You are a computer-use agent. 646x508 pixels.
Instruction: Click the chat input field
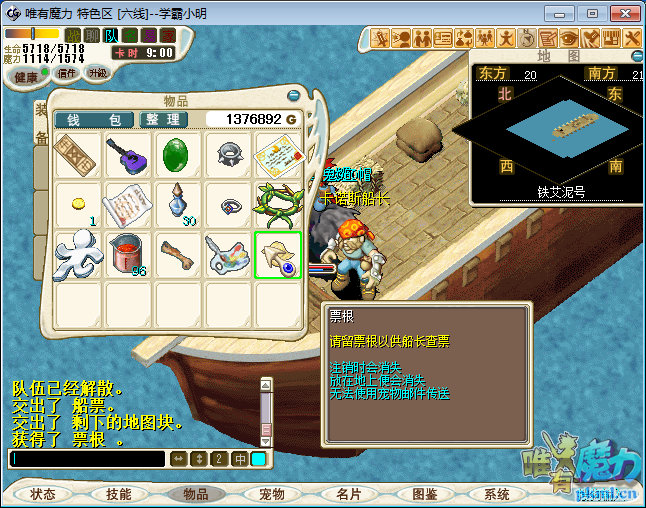pos(86,459)
